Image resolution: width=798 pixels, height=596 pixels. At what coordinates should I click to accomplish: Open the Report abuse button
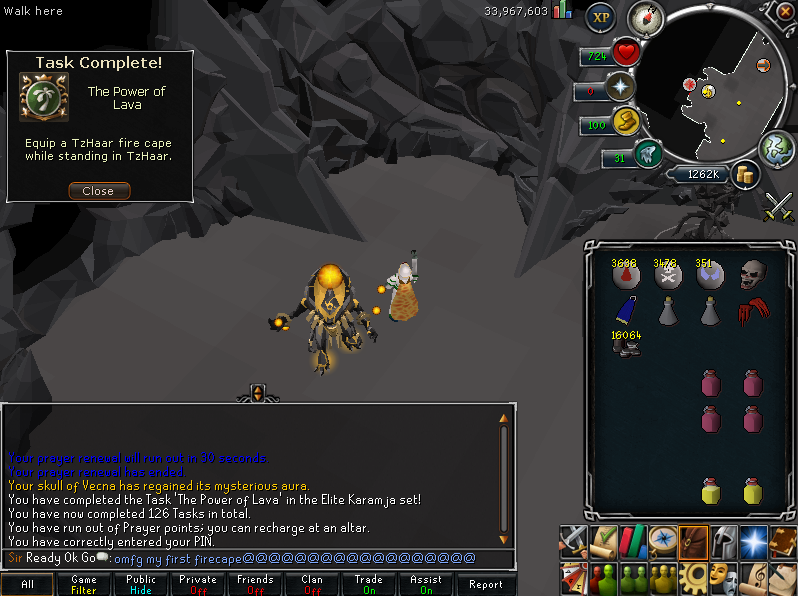[486, 584]
